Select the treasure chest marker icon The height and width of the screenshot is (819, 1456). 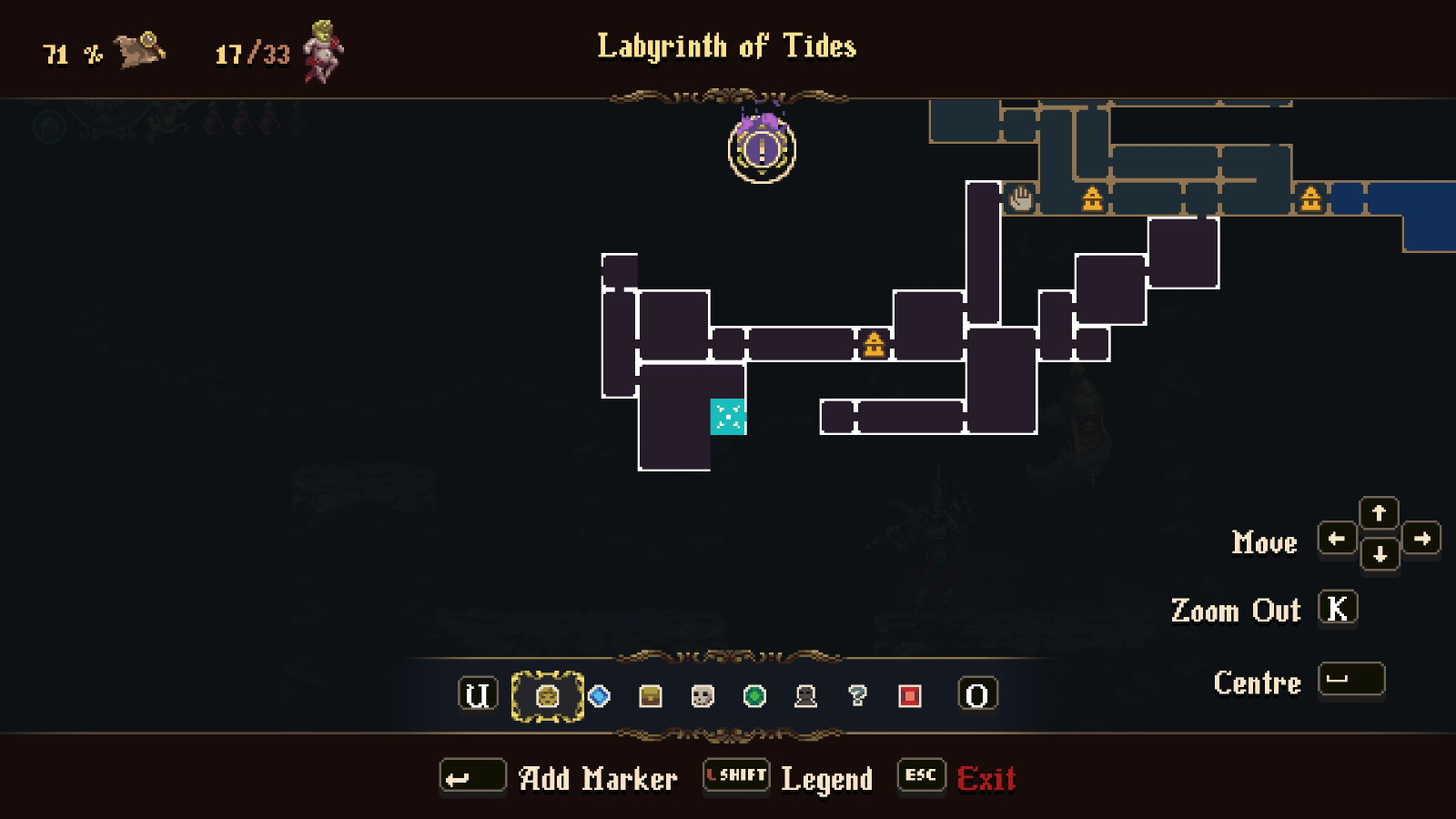point(650,696)
